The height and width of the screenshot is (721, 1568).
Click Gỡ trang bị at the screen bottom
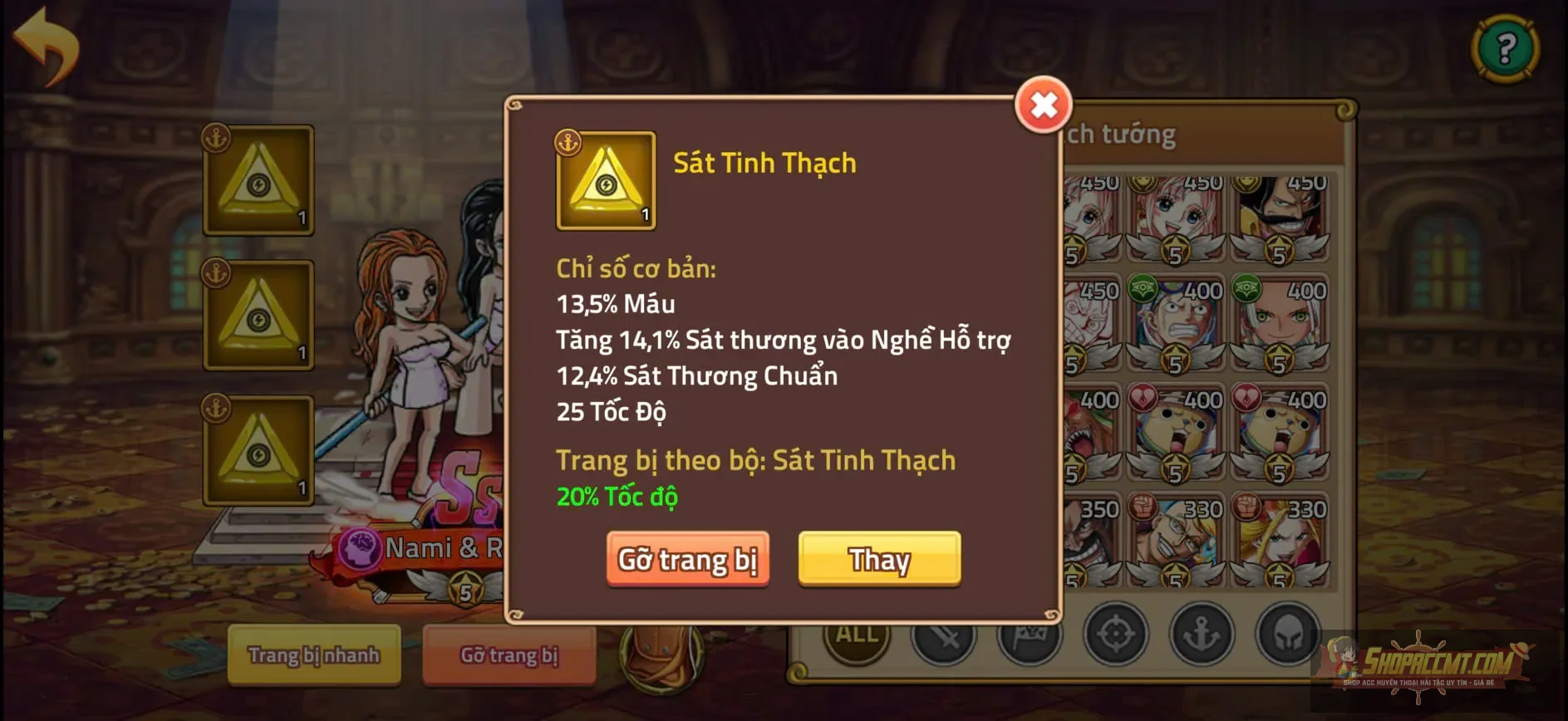[x=509, y=655]
